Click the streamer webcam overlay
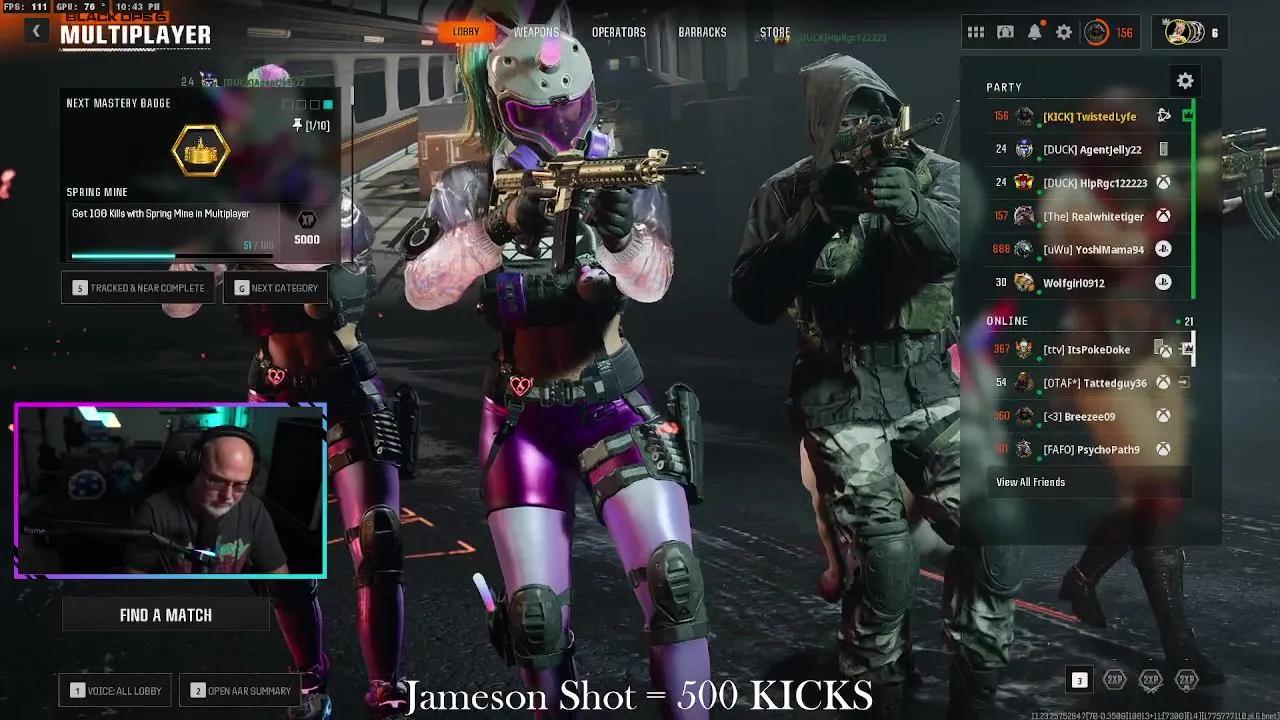 [170, 488]
